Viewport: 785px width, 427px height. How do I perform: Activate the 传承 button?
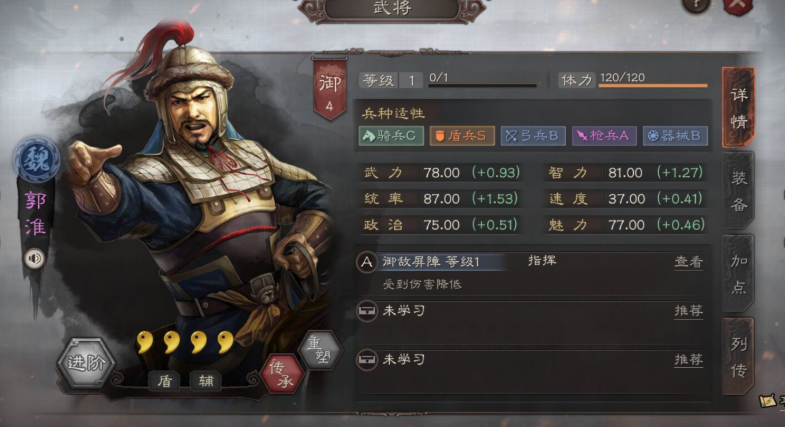tap(280, 372)
